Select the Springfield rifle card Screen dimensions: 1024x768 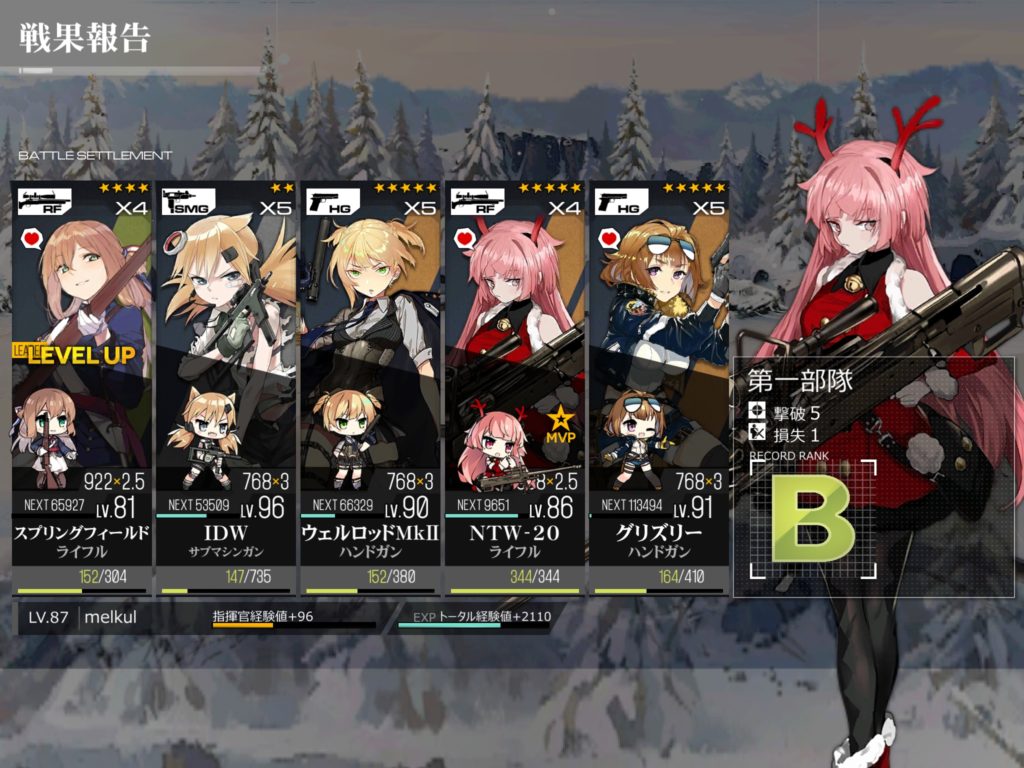[82, 380]
